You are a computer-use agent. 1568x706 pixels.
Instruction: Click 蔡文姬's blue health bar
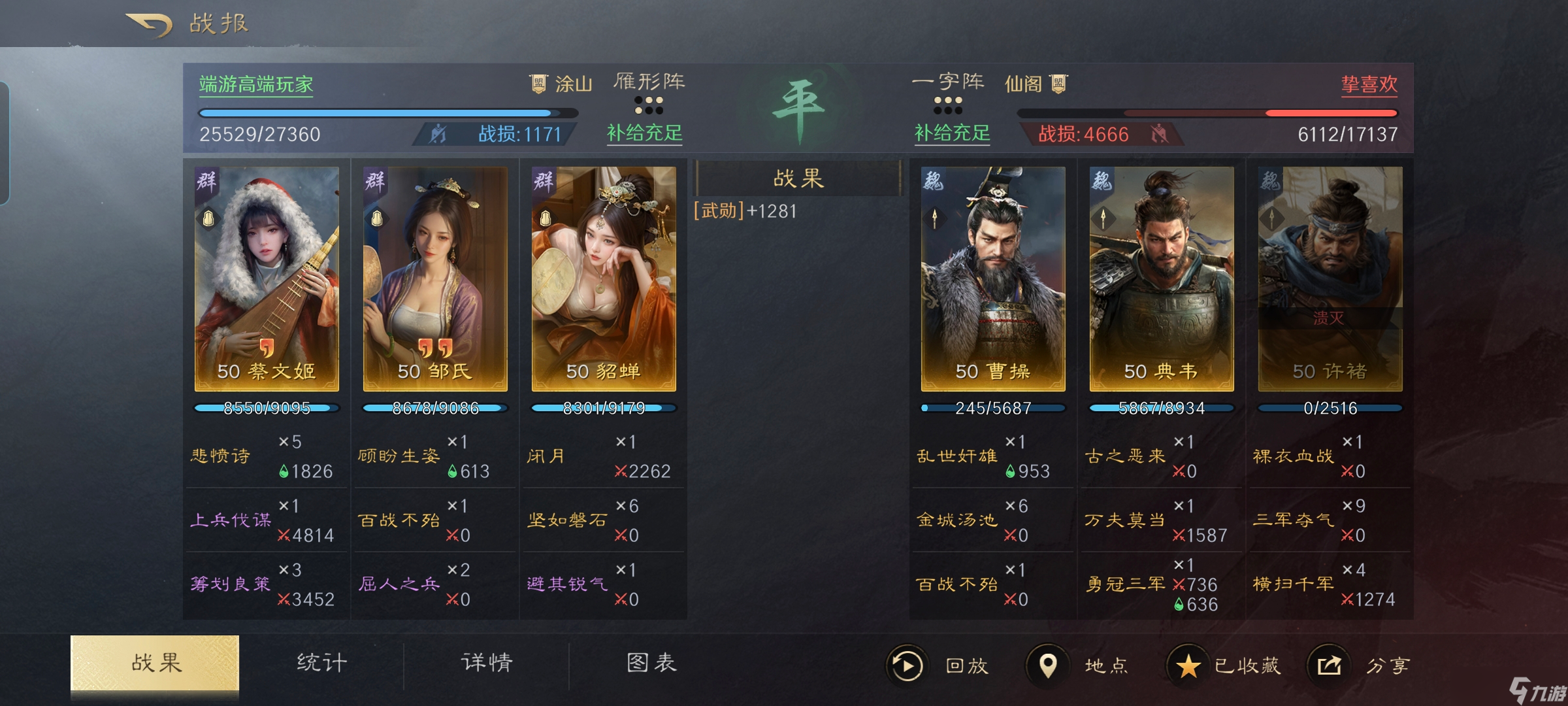pos(265,407)
